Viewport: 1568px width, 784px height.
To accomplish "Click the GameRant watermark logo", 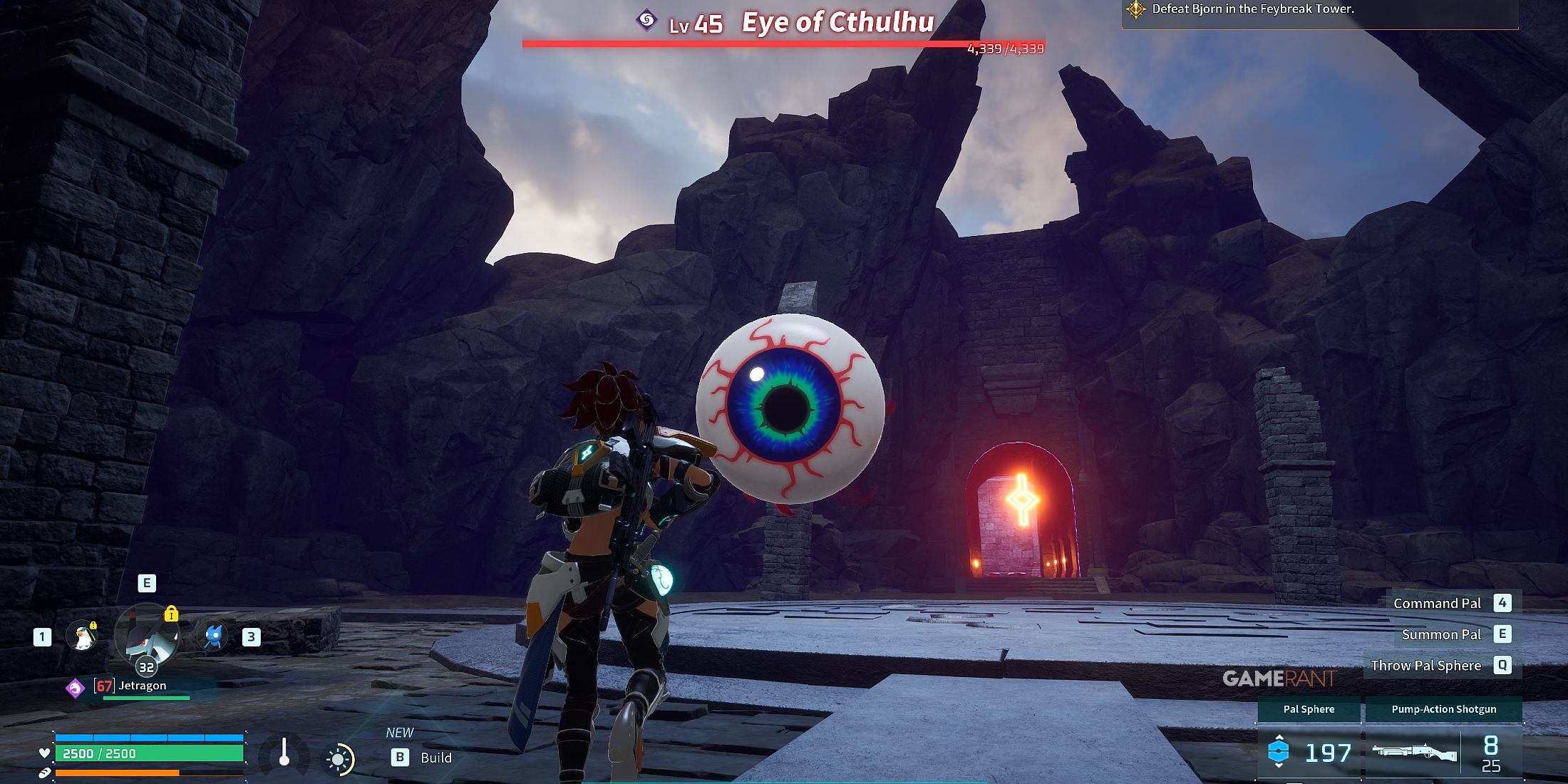I will pos(1279,679).
